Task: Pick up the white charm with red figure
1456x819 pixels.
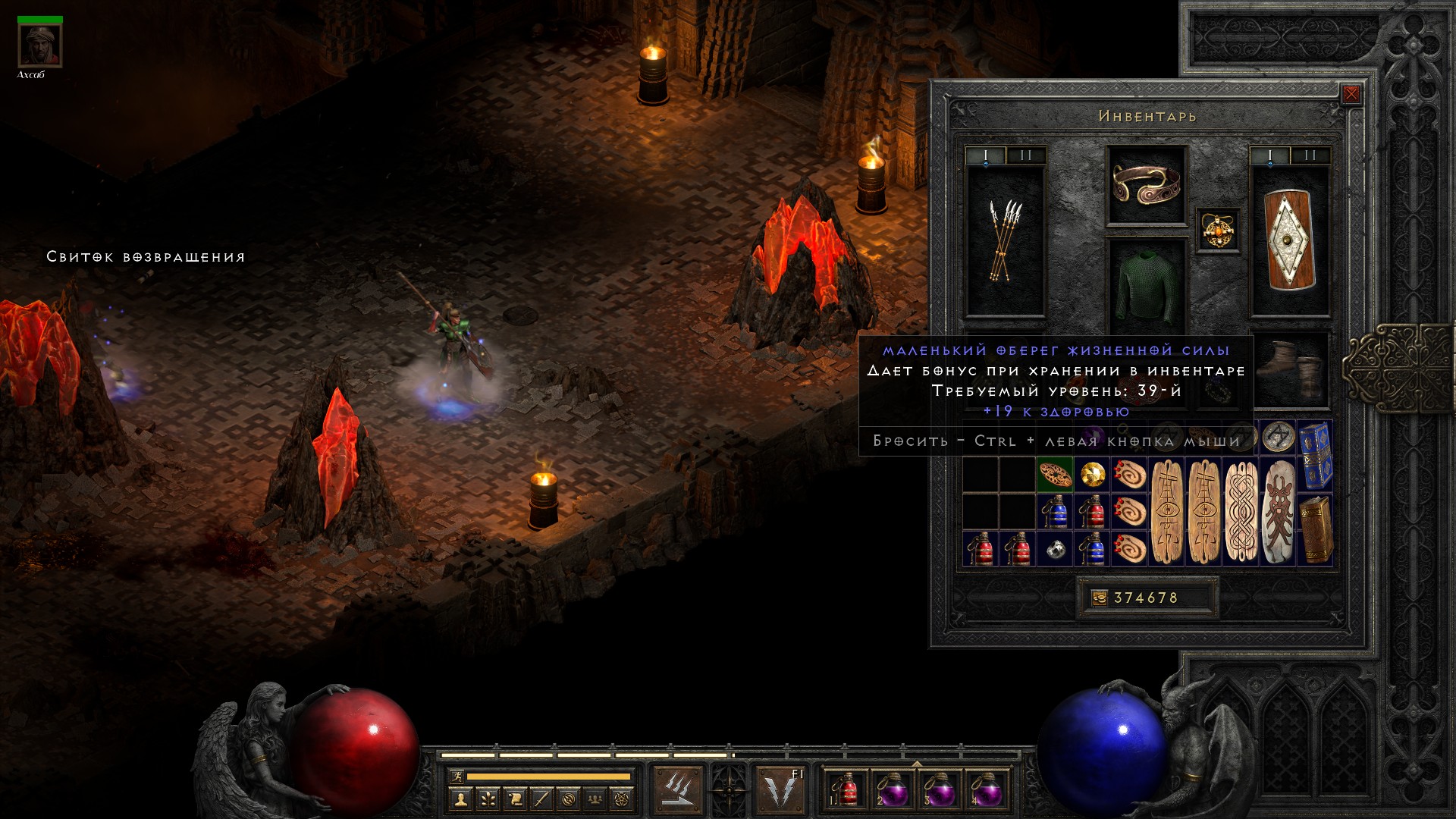Action: [x=1279, y=512]
